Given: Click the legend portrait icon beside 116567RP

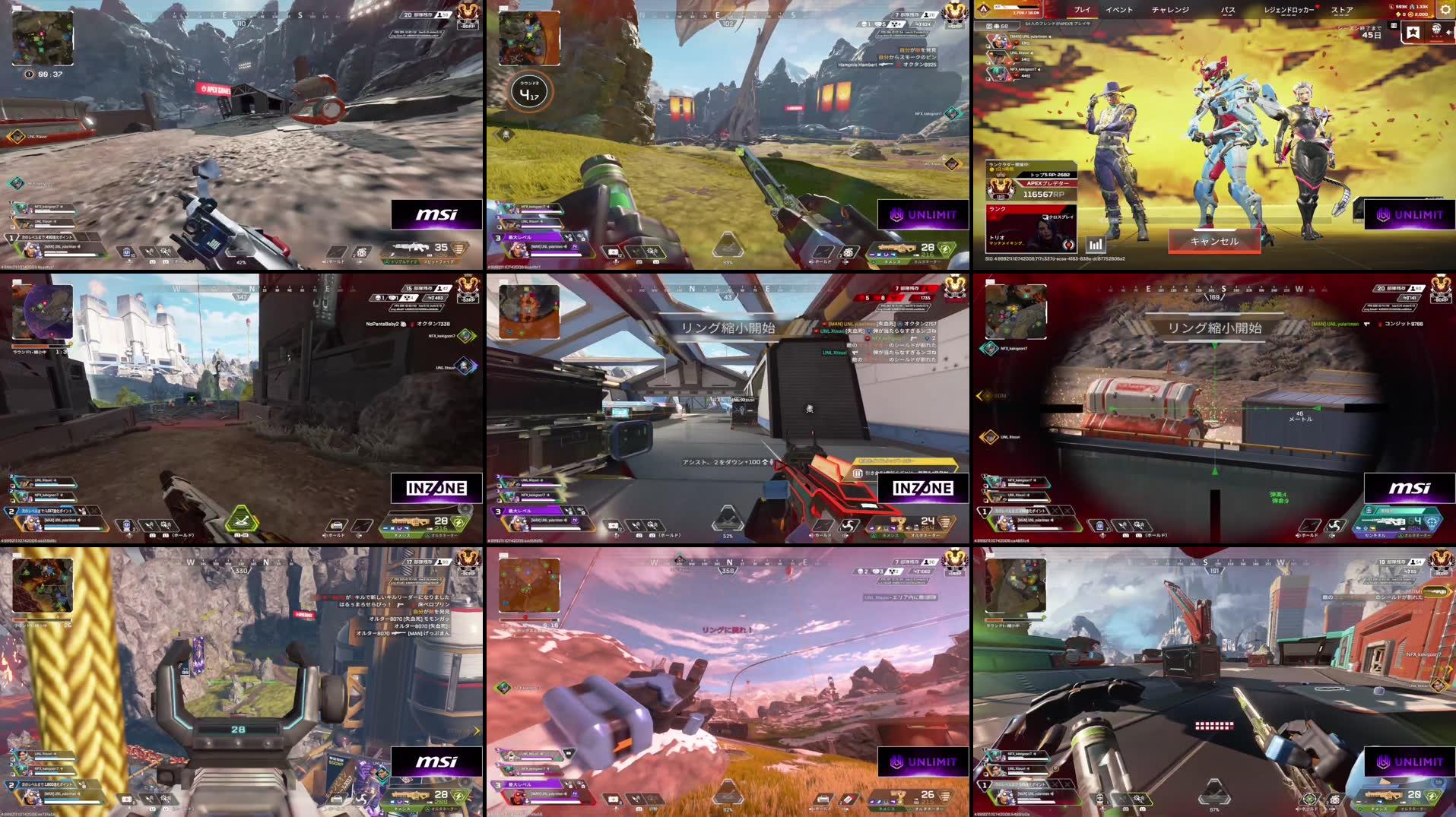Looking at the screenshot, I should [1001, 190].
